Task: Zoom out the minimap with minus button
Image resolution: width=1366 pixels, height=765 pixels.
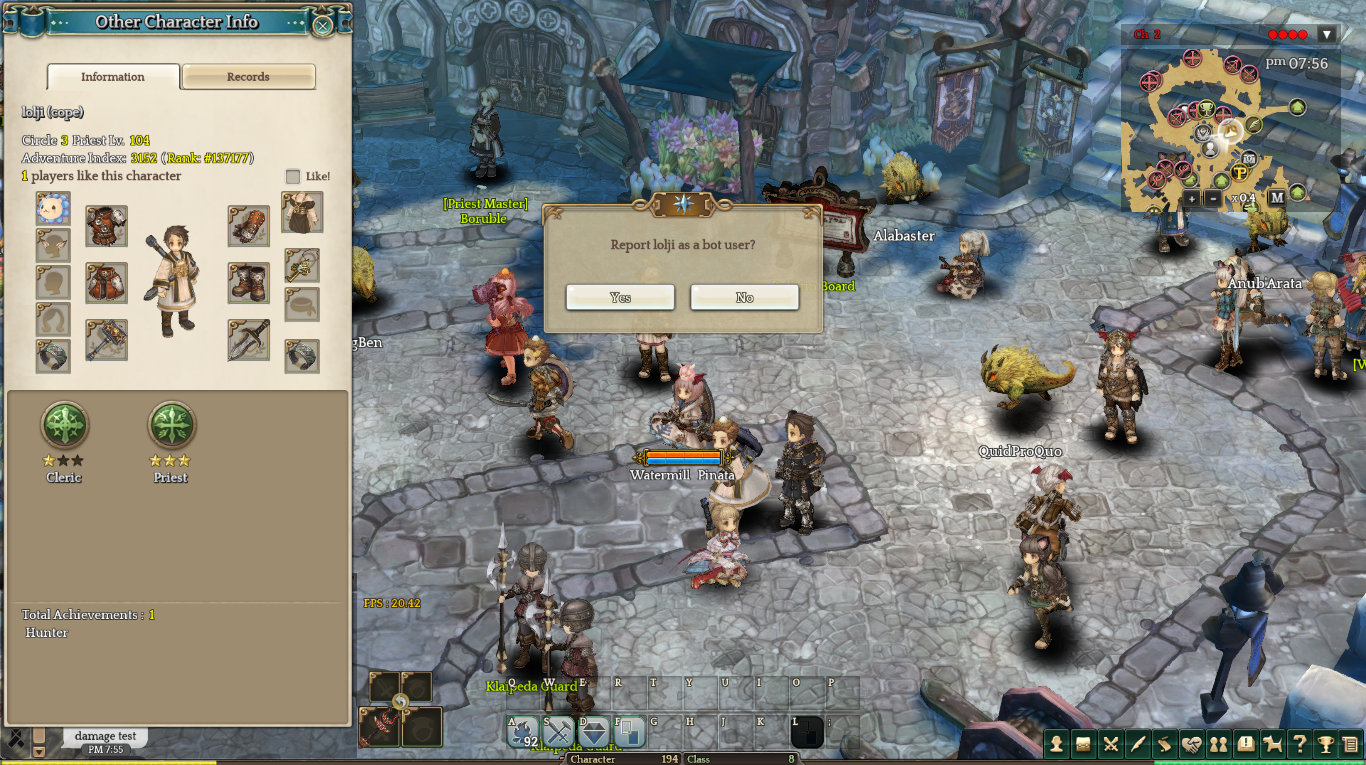Action: click(x=1213, y=198)
